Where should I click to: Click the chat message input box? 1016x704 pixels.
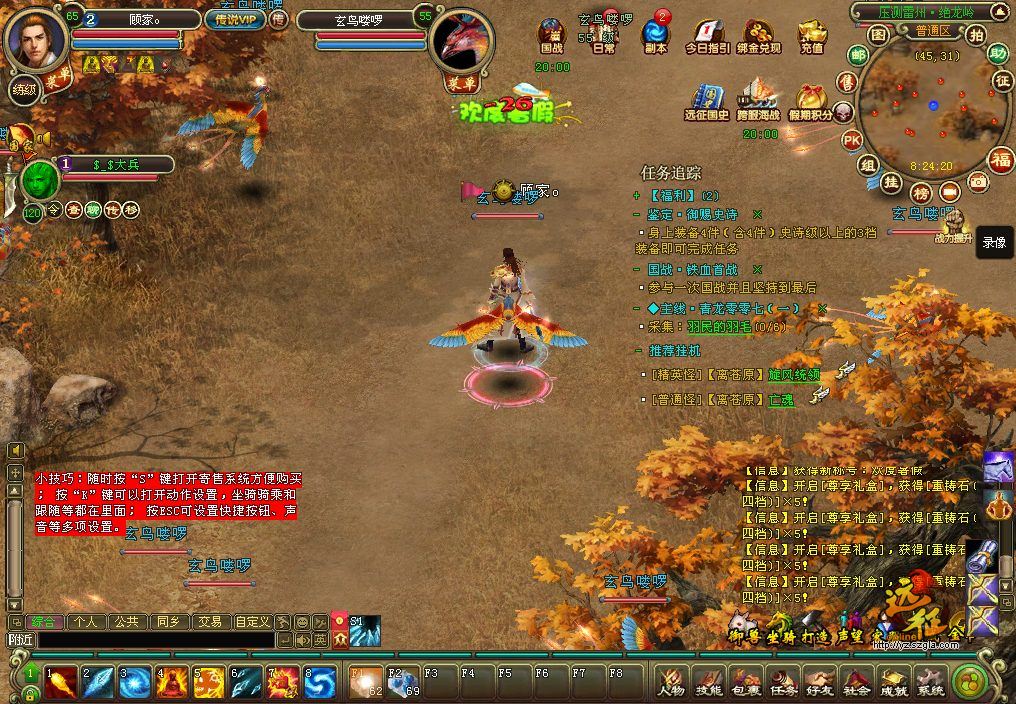[150, 640]
